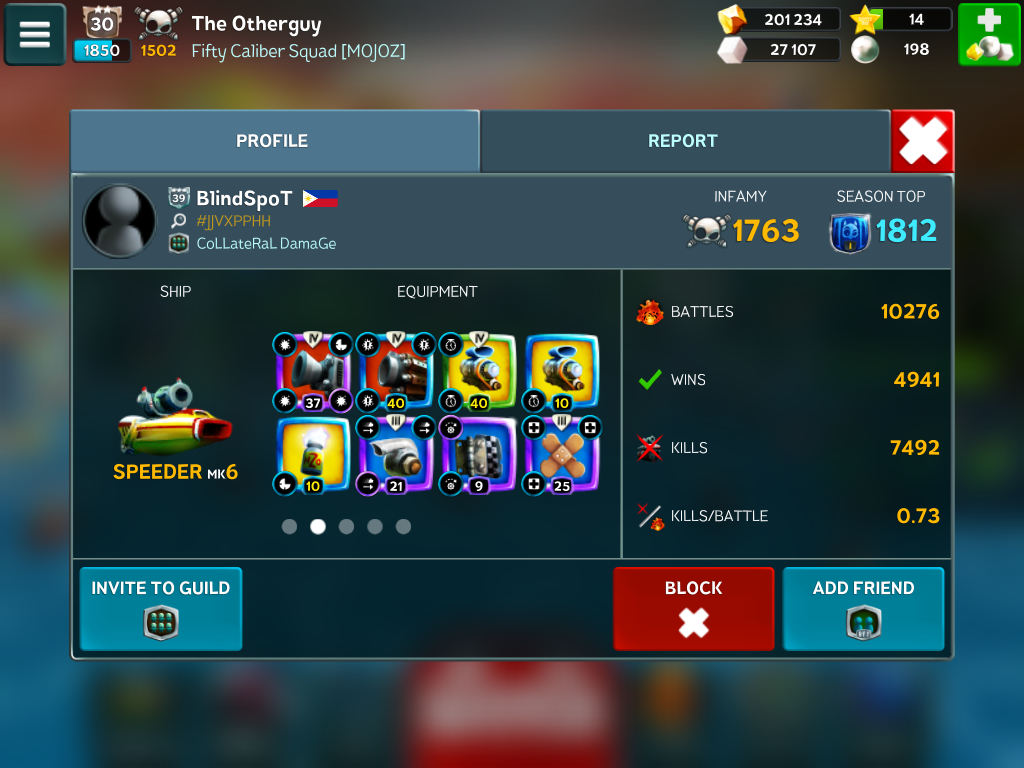Select the crossed bandage level 25 item
Image resolution: width=1024 pixels, height=768 pixels.
563,456
